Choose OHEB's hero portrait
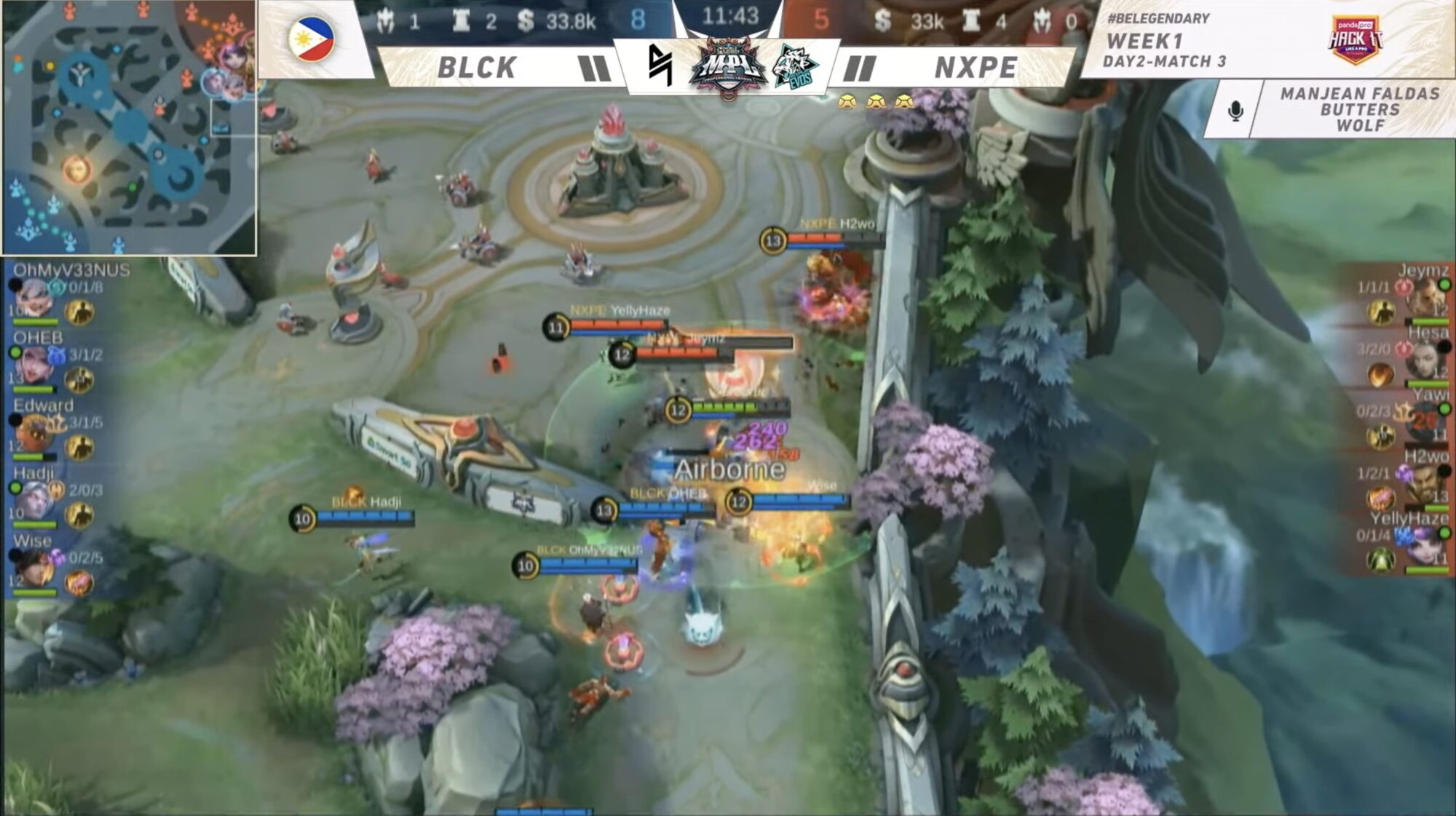The height and width of the screenshot is (816, 1456). coord(32,365)
